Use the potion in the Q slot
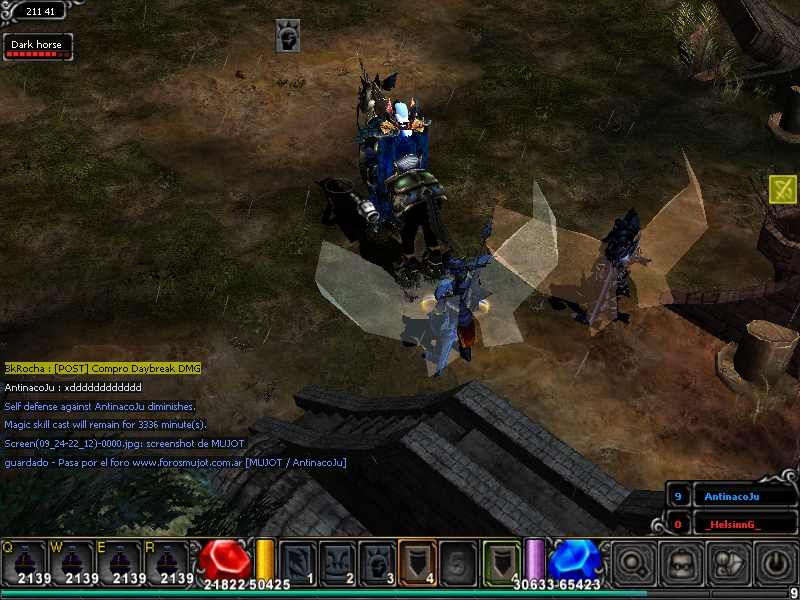The height and width of the screenshot is (600, 800). [x=24, y=562]
